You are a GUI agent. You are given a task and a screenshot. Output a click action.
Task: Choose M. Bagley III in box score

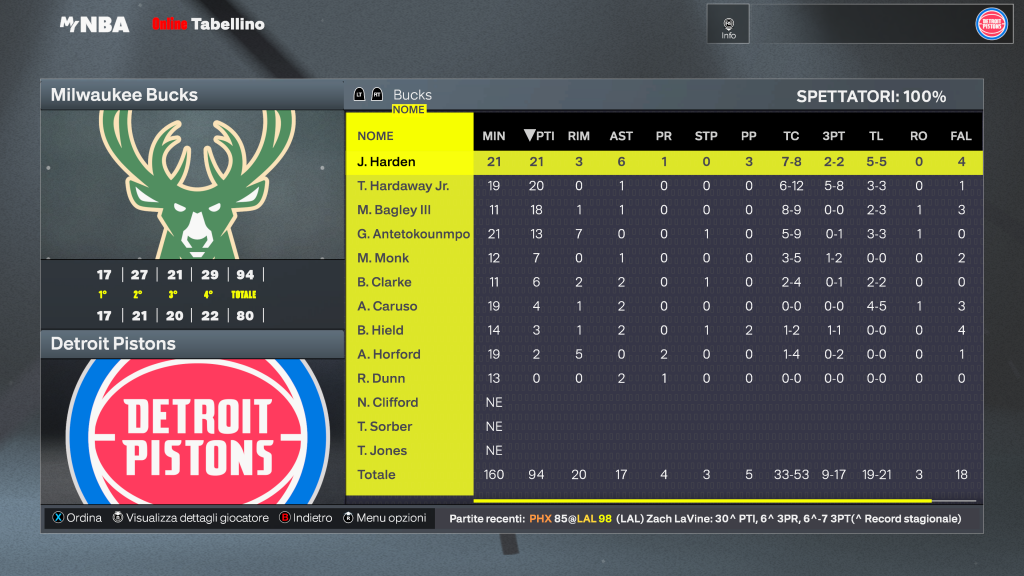click(x=394, y=210)
